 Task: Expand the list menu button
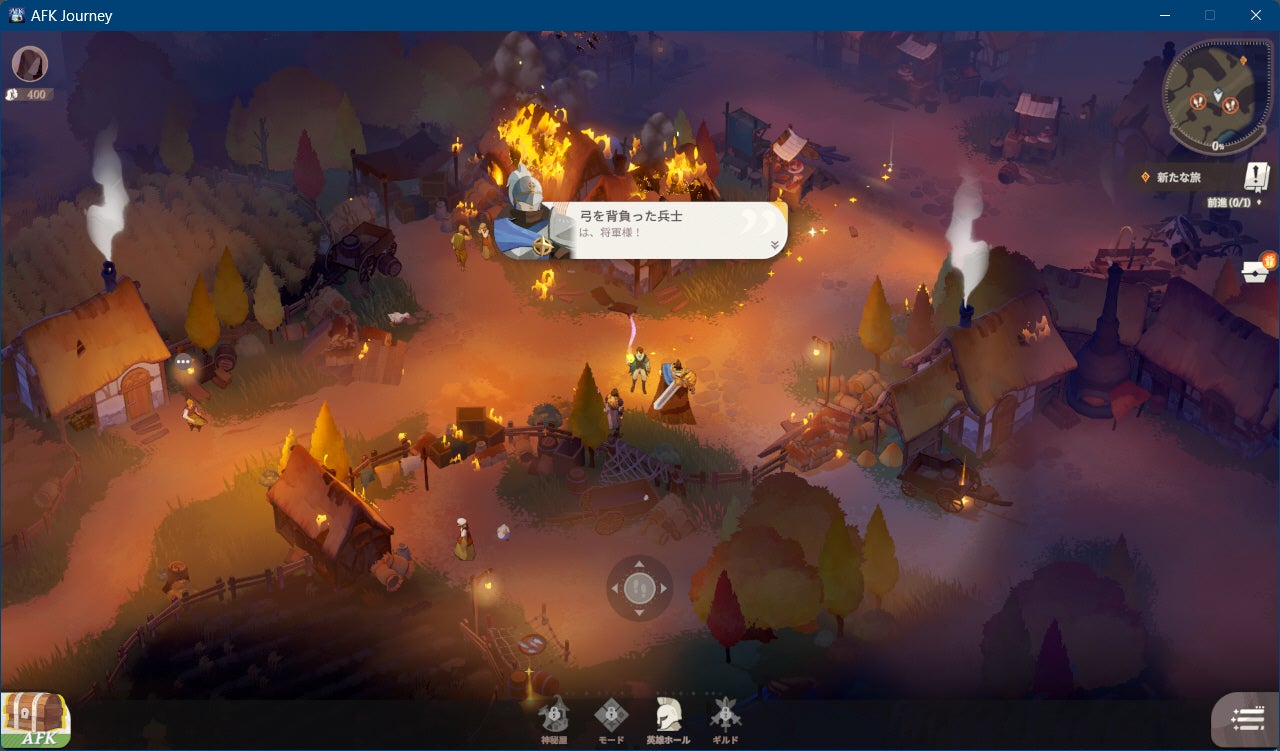(x=1247, y=720)
